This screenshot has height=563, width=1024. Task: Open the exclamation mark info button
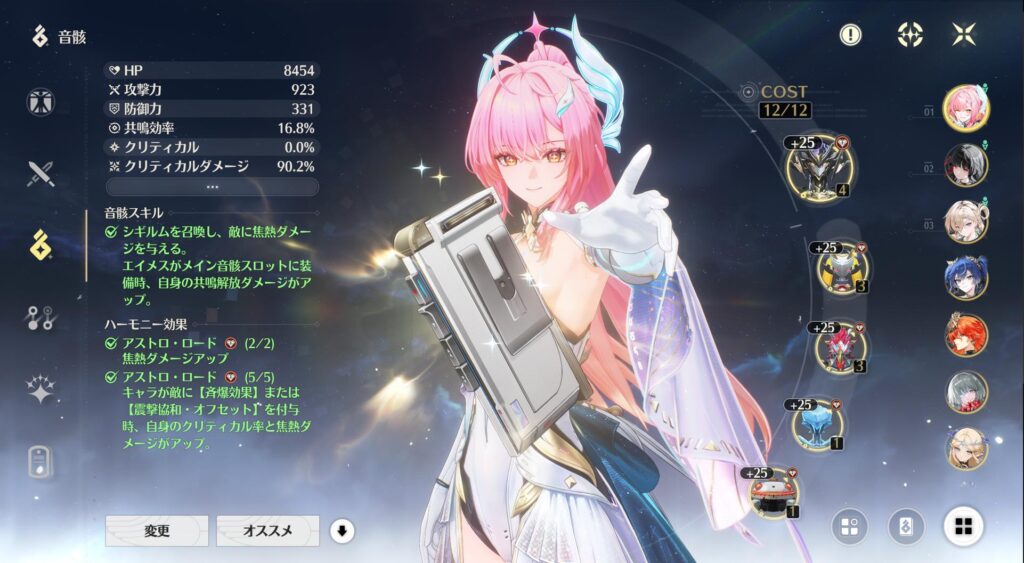[x=850, y=35]
